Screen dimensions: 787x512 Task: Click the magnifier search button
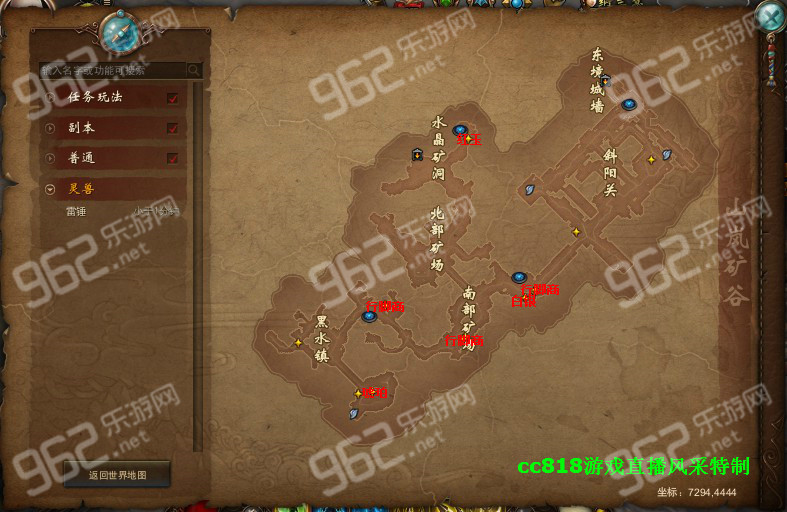tap(193, 71)
